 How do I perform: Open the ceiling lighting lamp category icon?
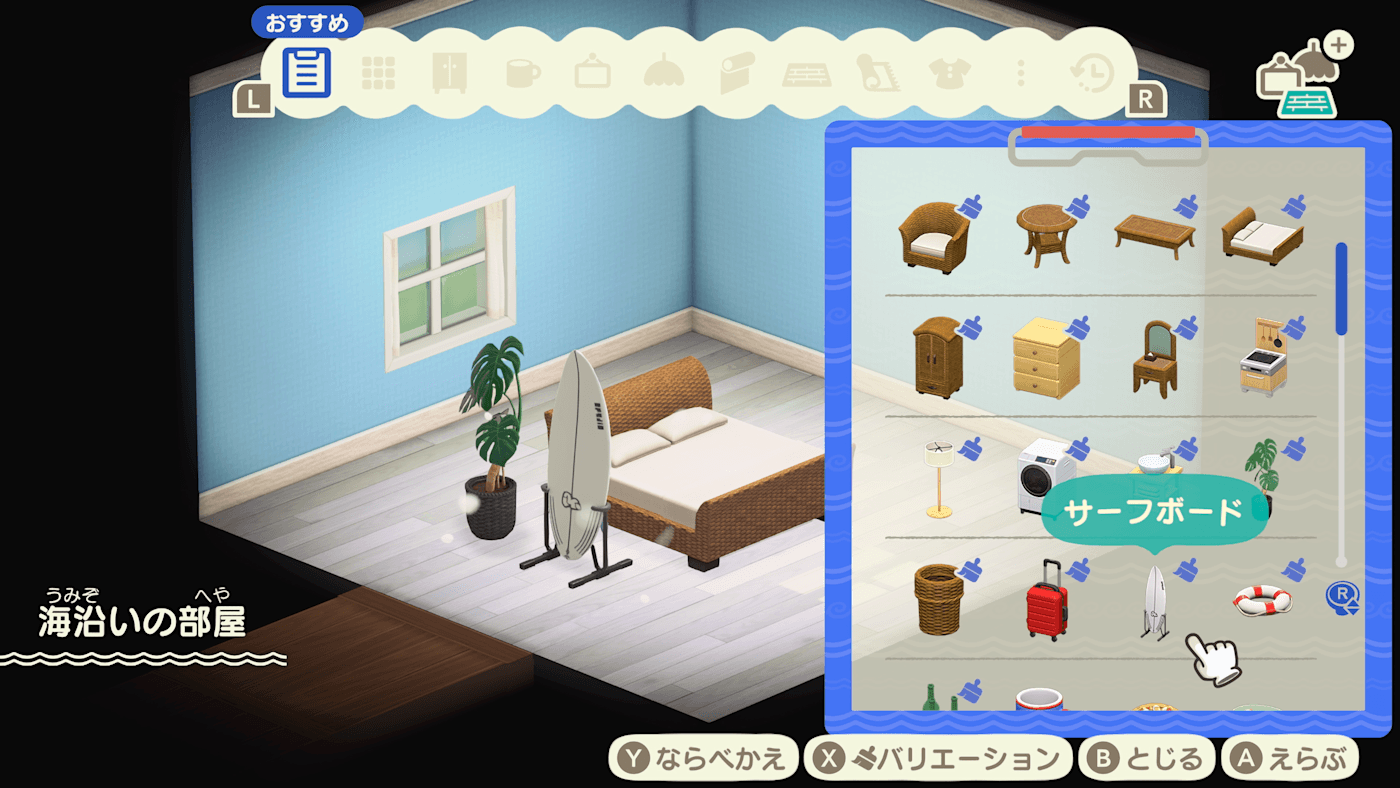pos(662,72)
